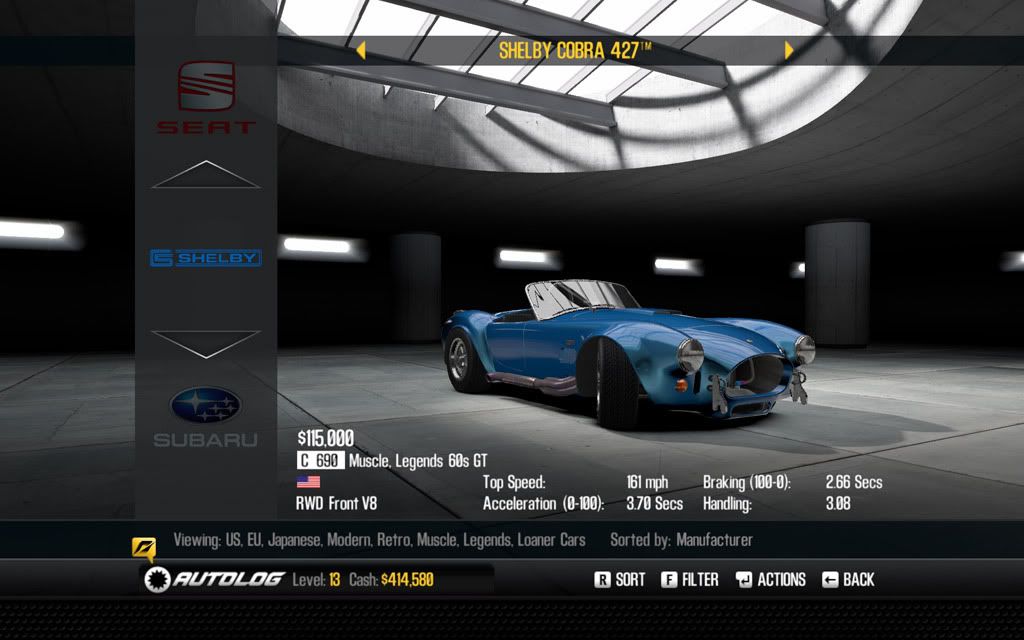Go Back from the car showroom
The image size is (1024, 640).
pos(848,579)
